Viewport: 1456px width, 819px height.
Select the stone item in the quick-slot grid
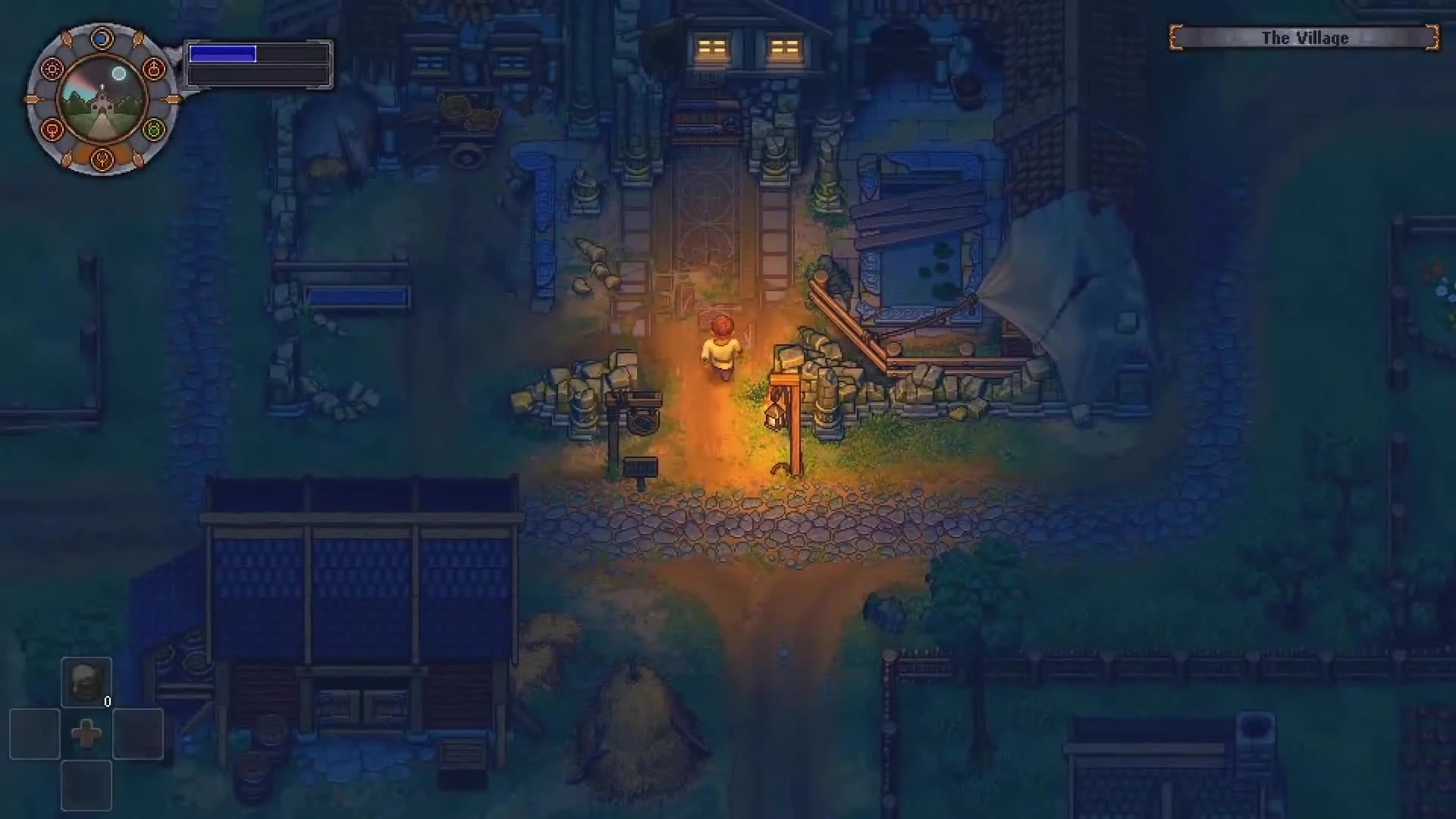point(86,681)
